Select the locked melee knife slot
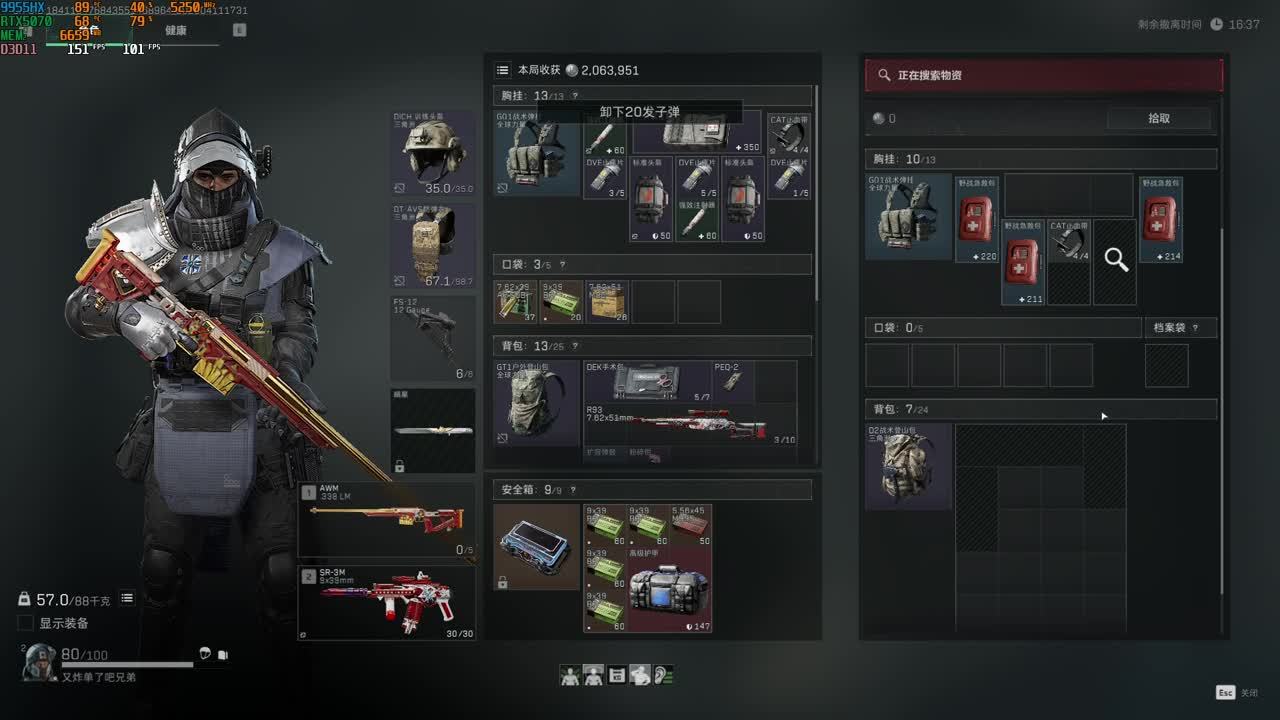The image size is (1280, 720). pyautogui.click(x=433, y=431)
